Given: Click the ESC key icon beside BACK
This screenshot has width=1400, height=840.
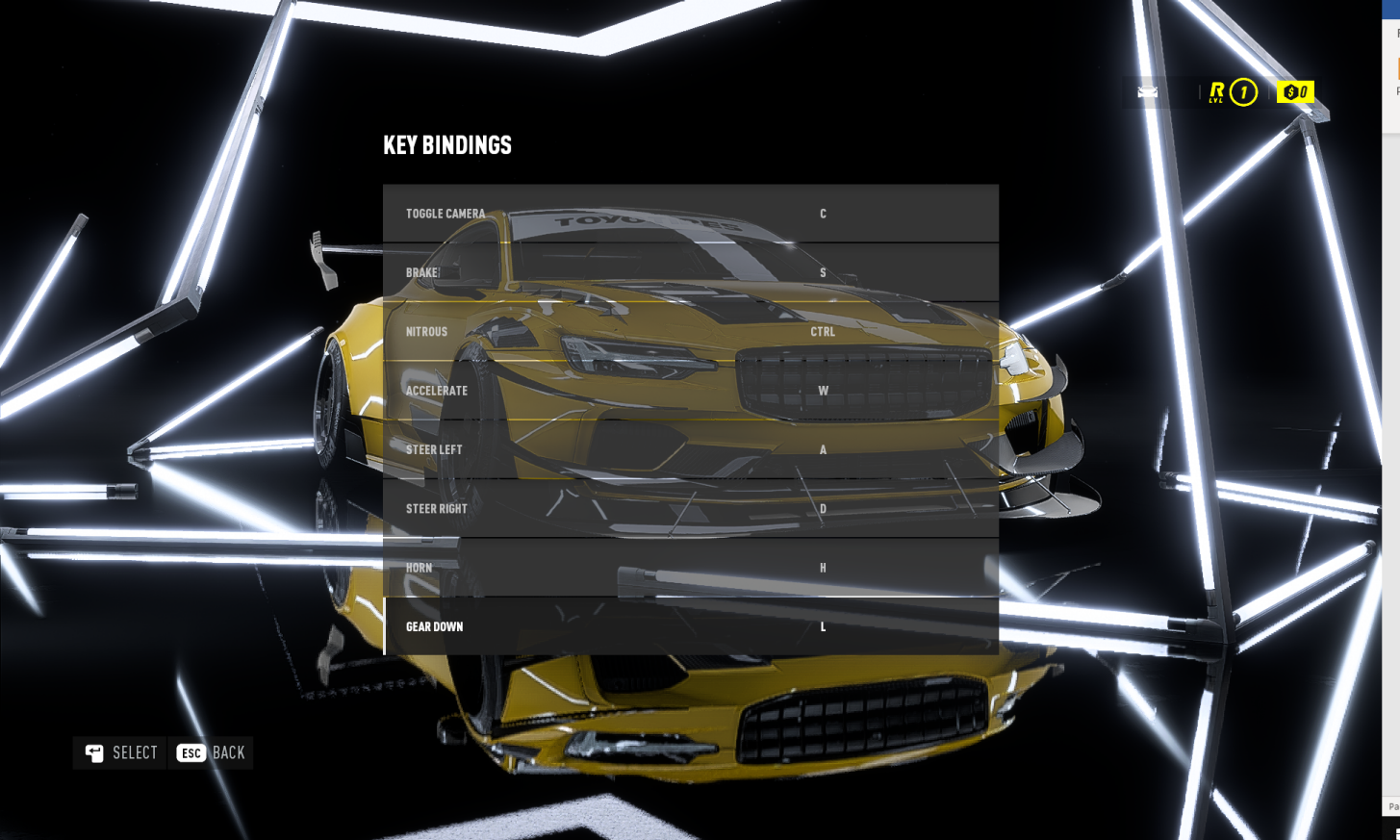Looking at the screenshot, I should [x=190, y=753].
